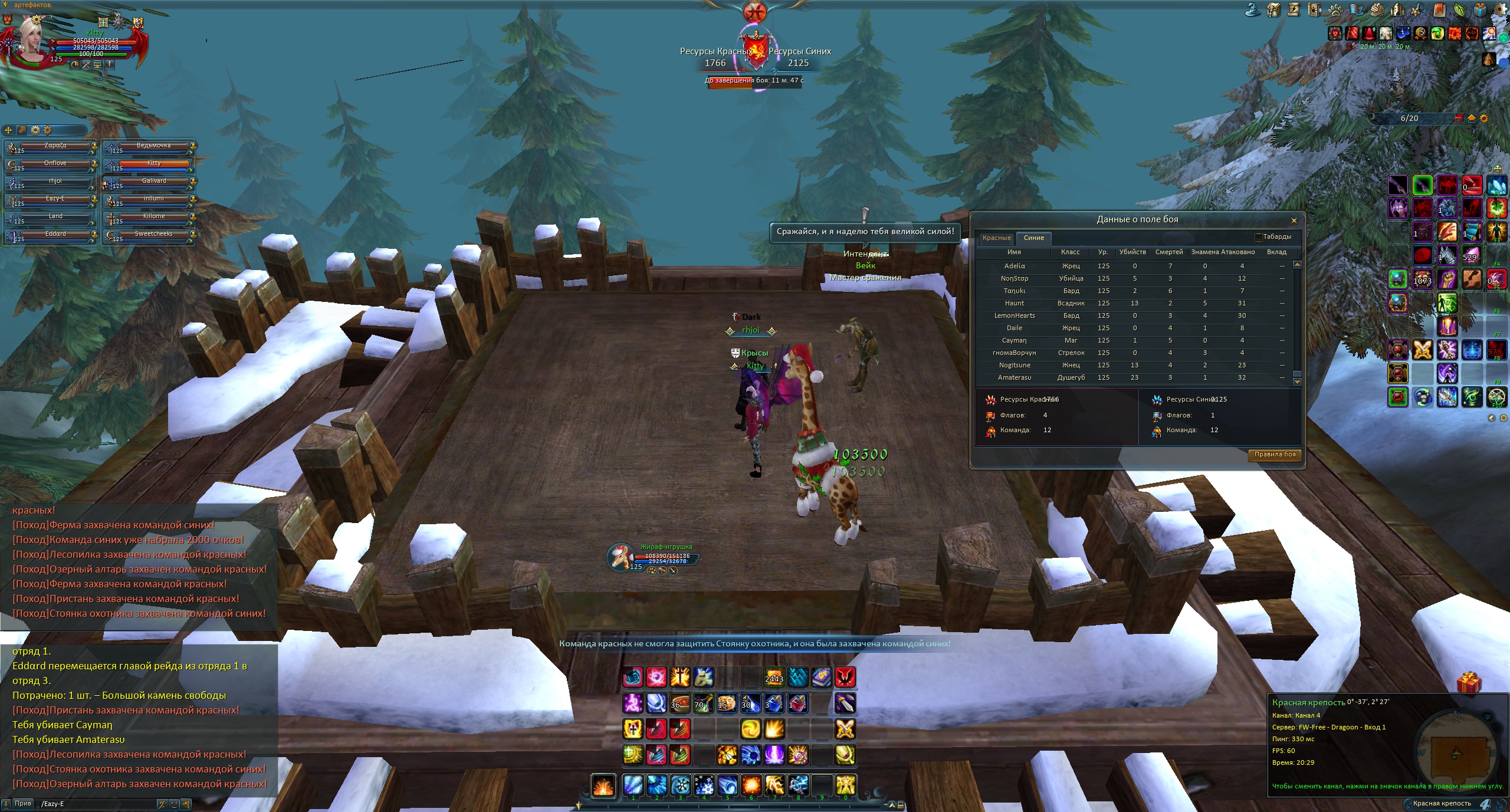Activate the fiery explosion skill in slot 6
1510x812 pixels.
[x=751, y=785]
